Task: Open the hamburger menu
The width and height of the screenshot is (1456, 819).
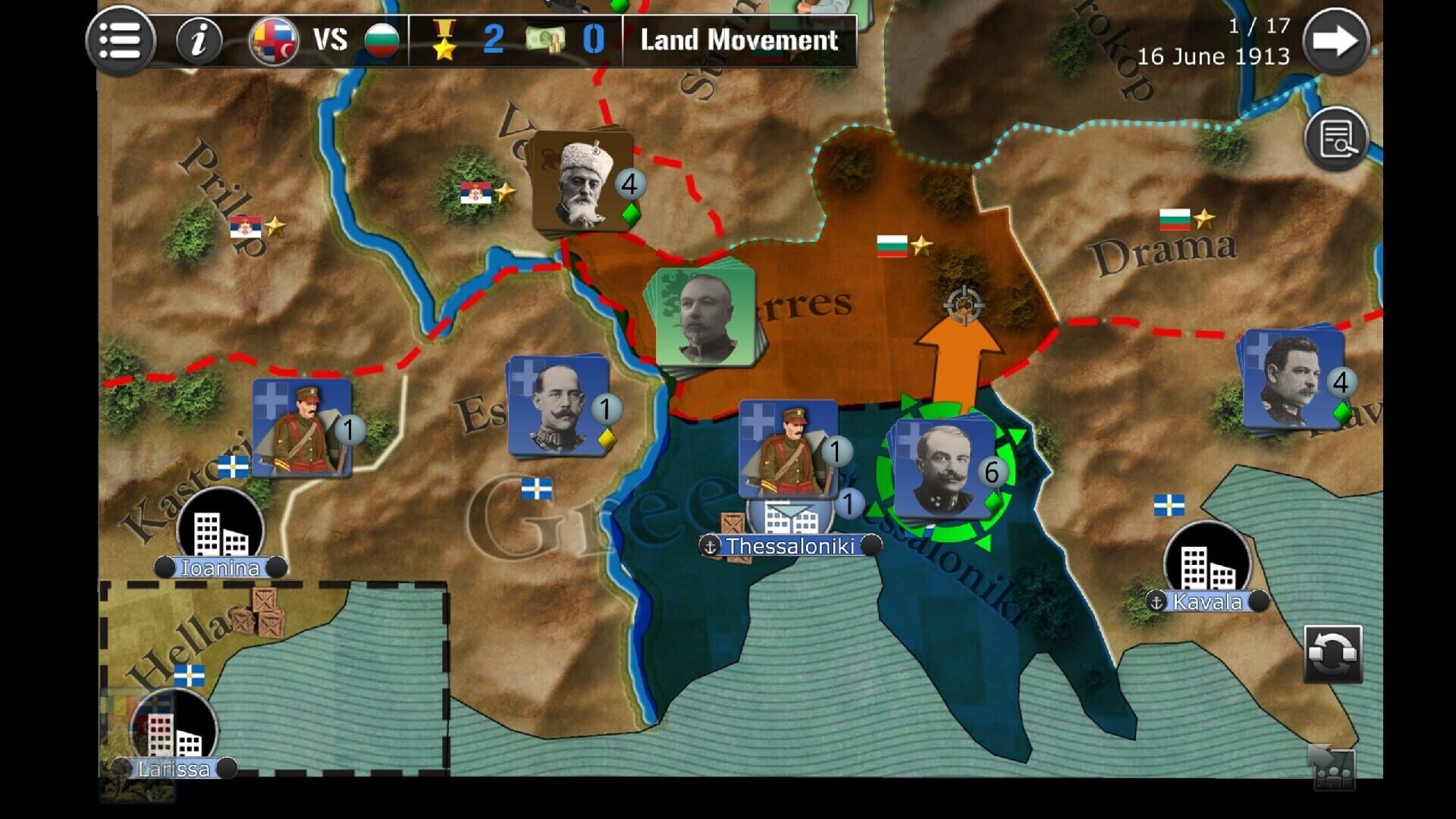Action: 121,39
